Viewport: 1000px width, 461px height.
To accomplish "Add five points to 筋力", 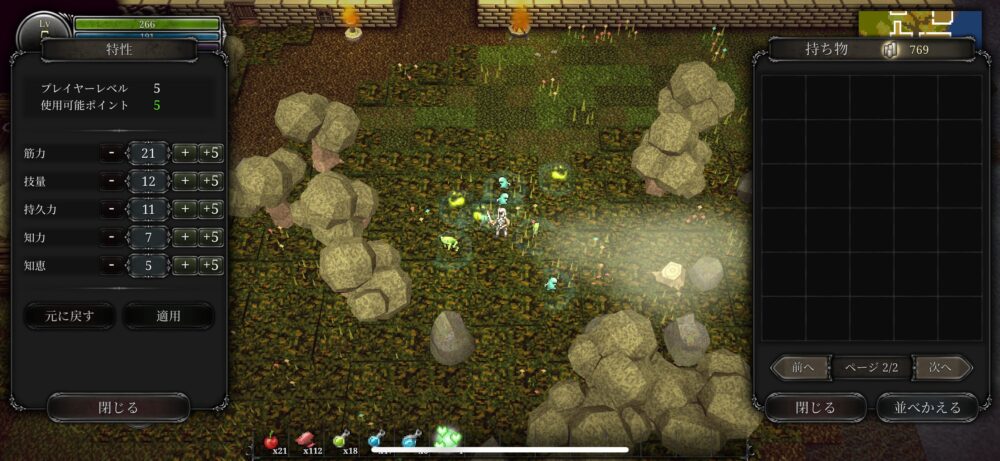I will (209, 153).
